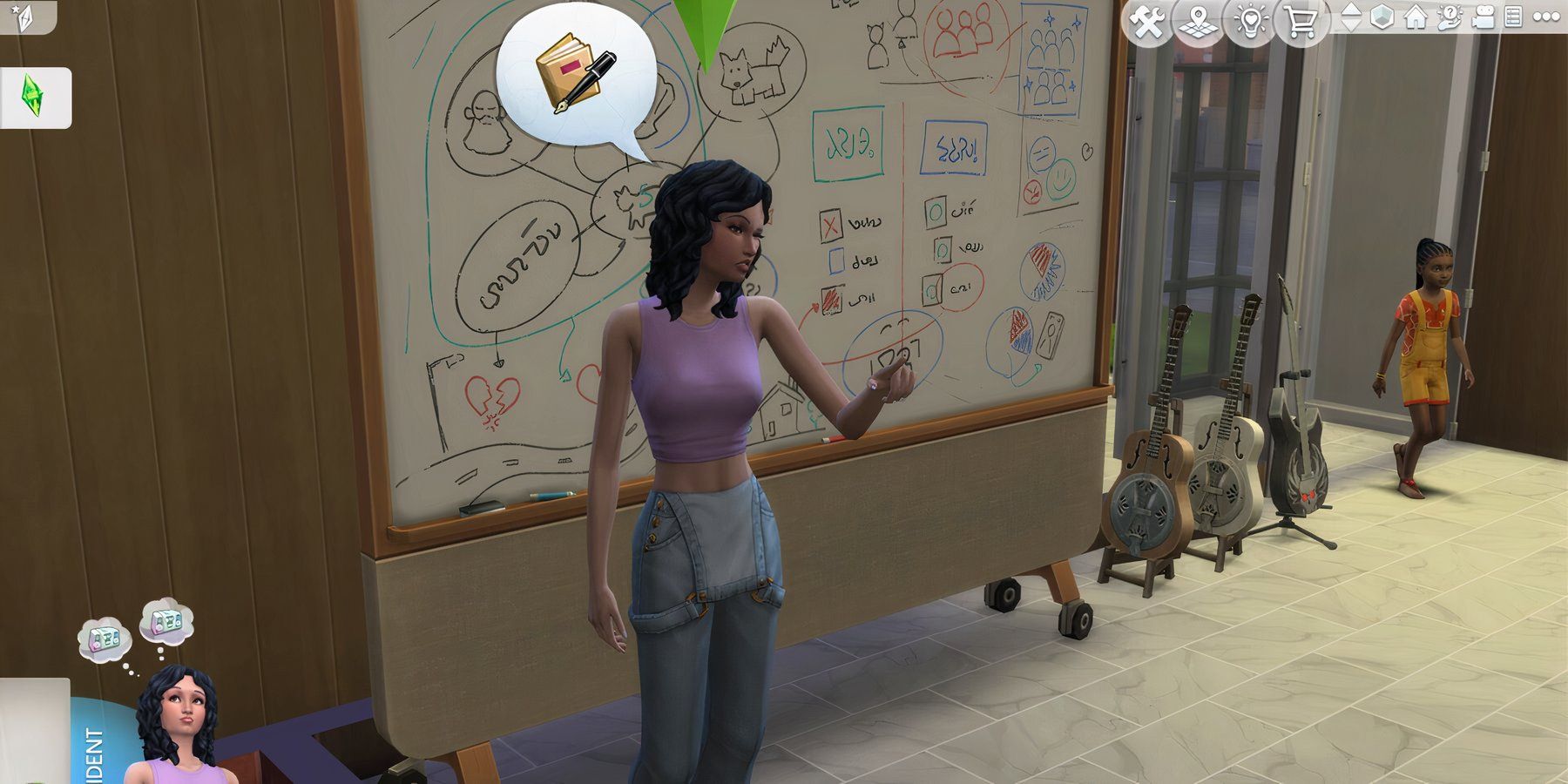
Task: Open camera controls with the video camera icon
Action: [x=1482, y=17]
